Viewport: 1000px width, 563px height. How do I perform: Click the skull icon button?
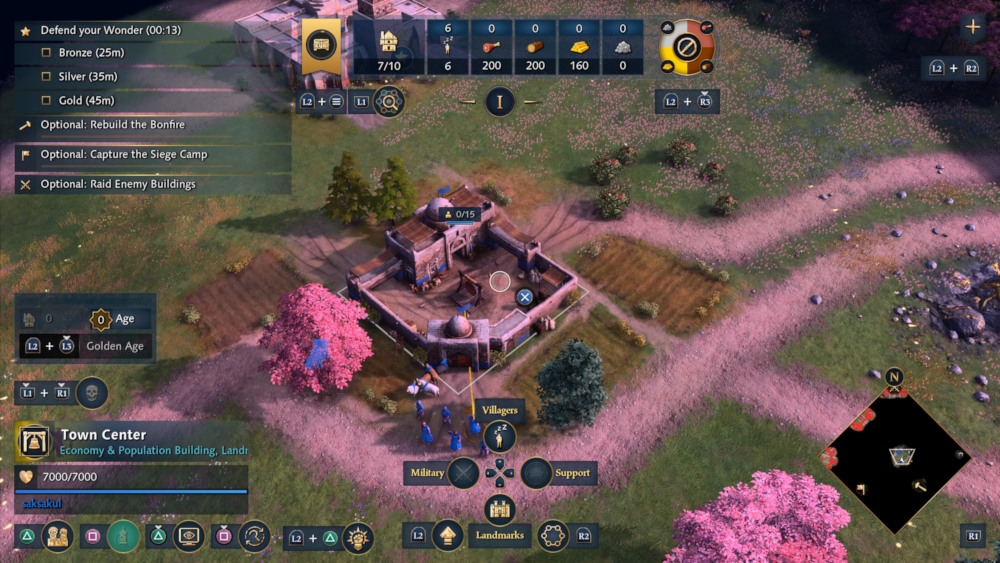92,392
